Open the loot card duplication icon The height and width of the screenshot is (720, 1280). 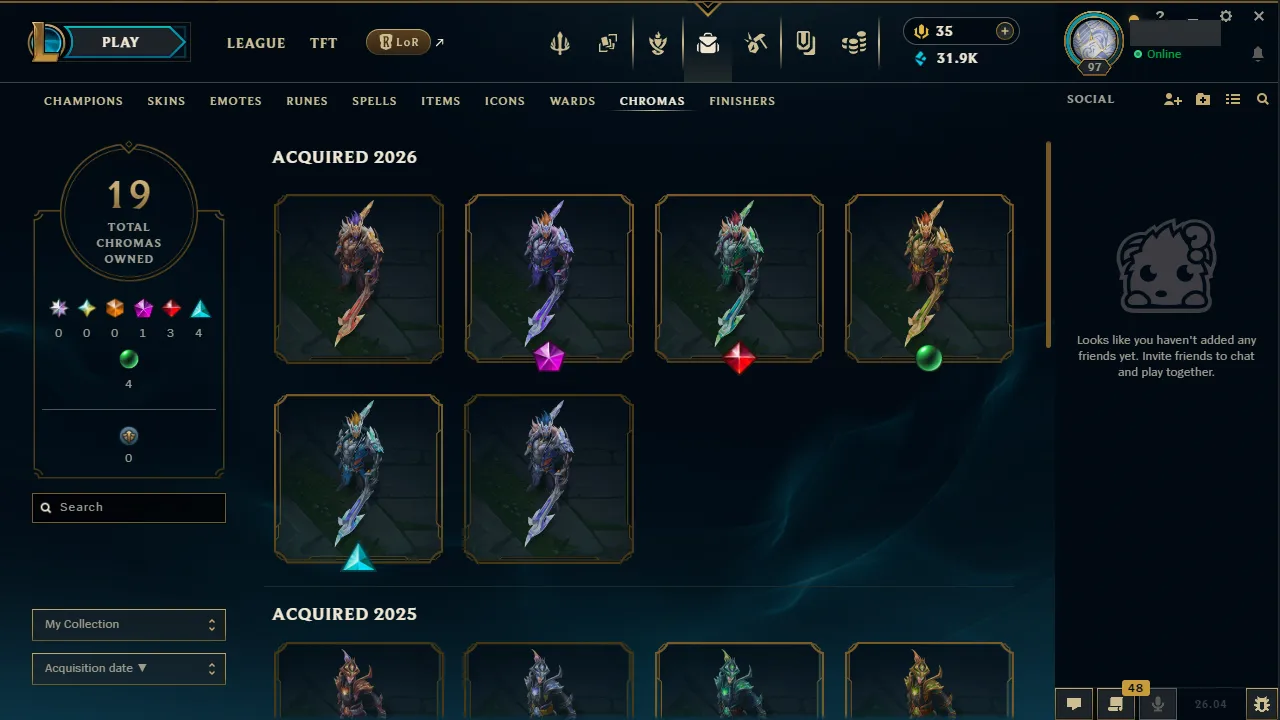point(607,42)
